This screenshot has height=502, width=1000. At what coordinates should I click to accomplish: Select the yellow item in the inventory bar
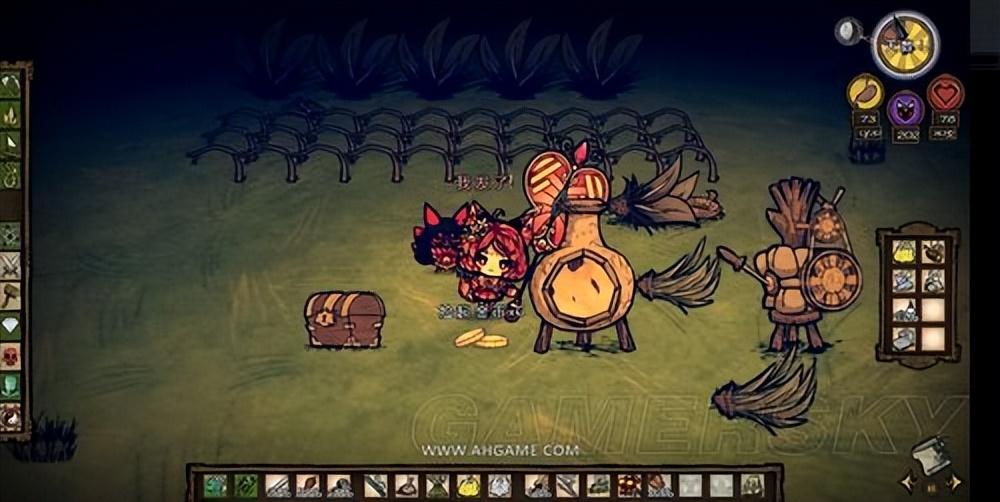[x=469, y=486]
